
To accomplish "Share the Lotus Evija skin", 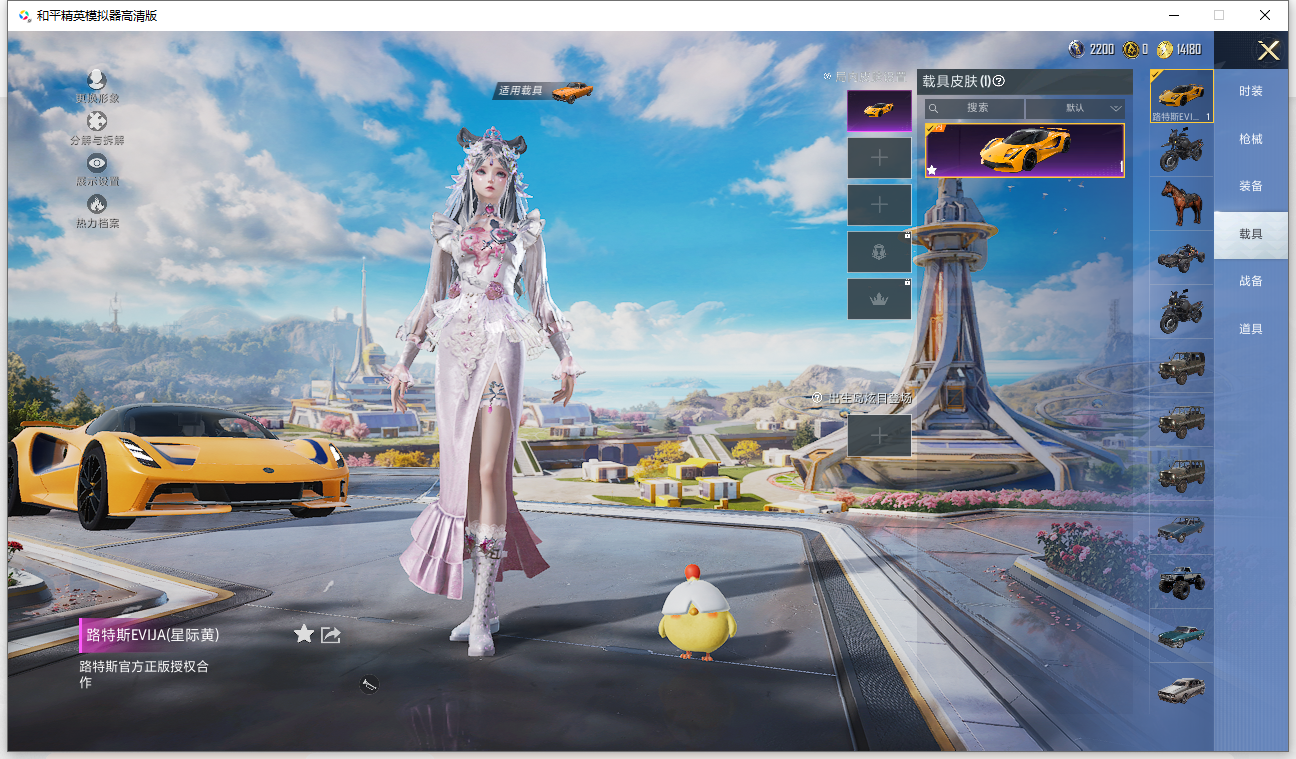I will pos(331,634).
